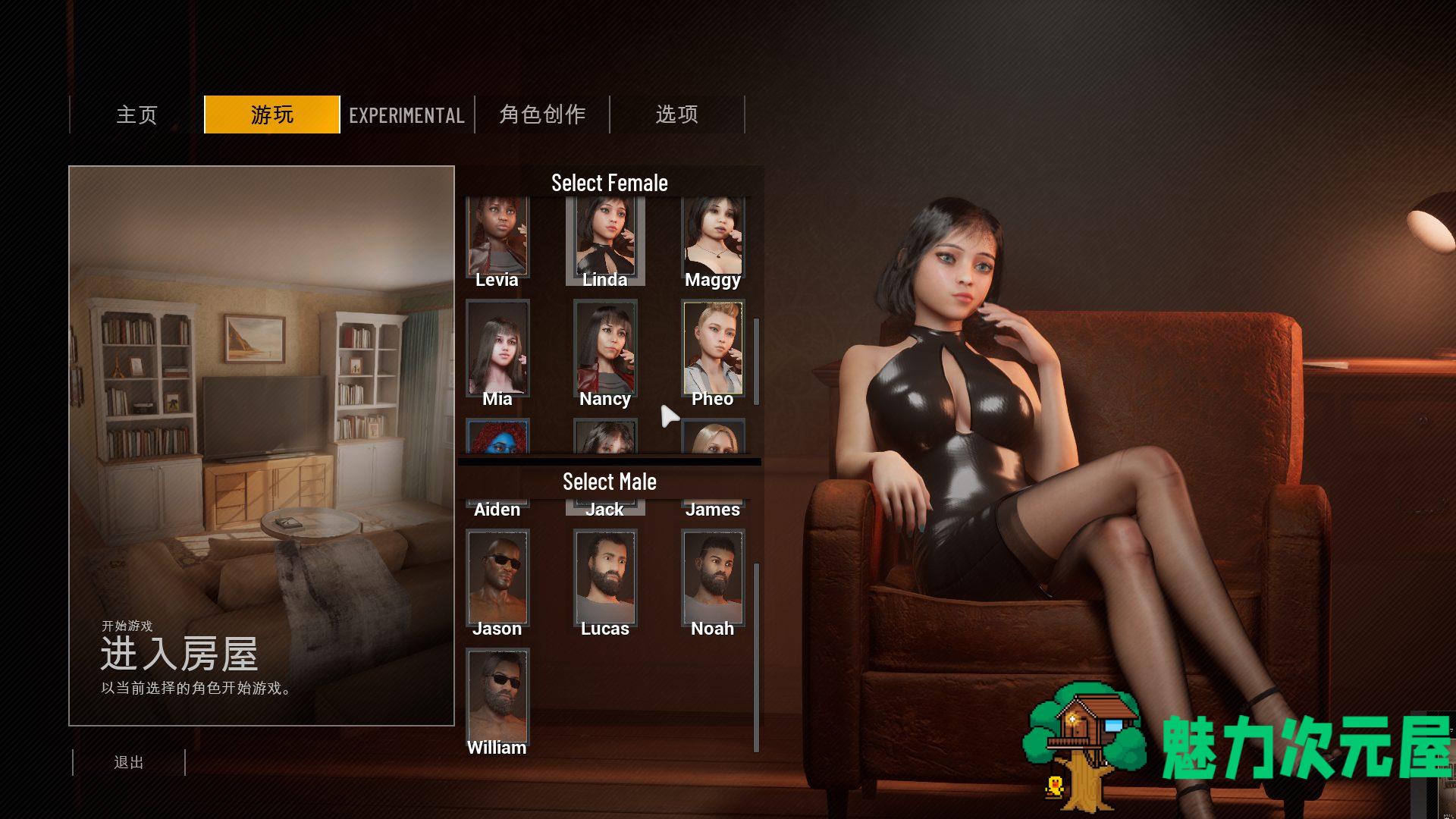Select Nancy's portrait tile
Image resolution: width=1456 pixels, height=819 pixels.
[x=605, y=350]
